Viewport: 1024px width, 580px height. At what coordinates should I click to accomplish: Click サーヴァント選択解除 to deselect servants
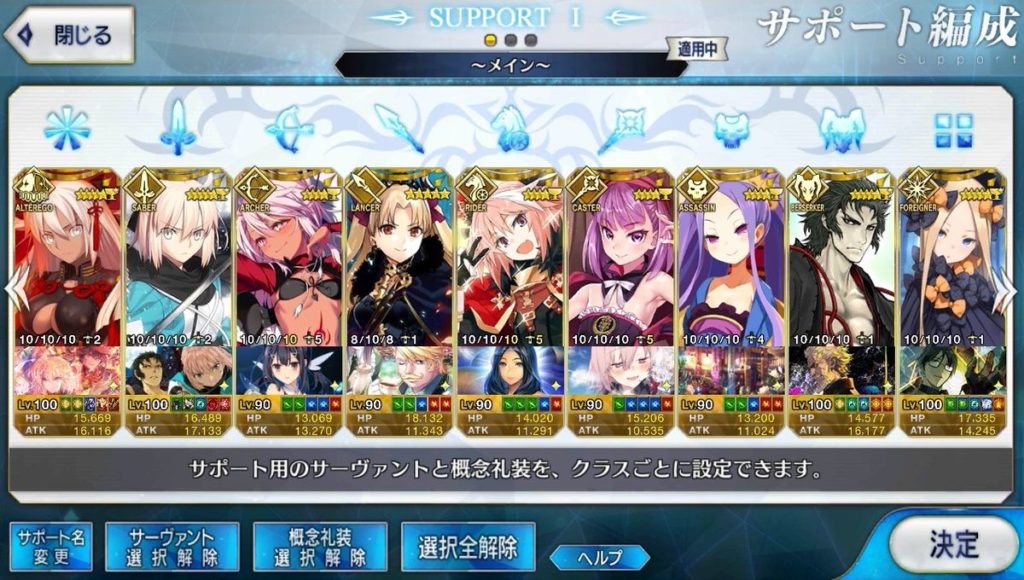point(171,547)
